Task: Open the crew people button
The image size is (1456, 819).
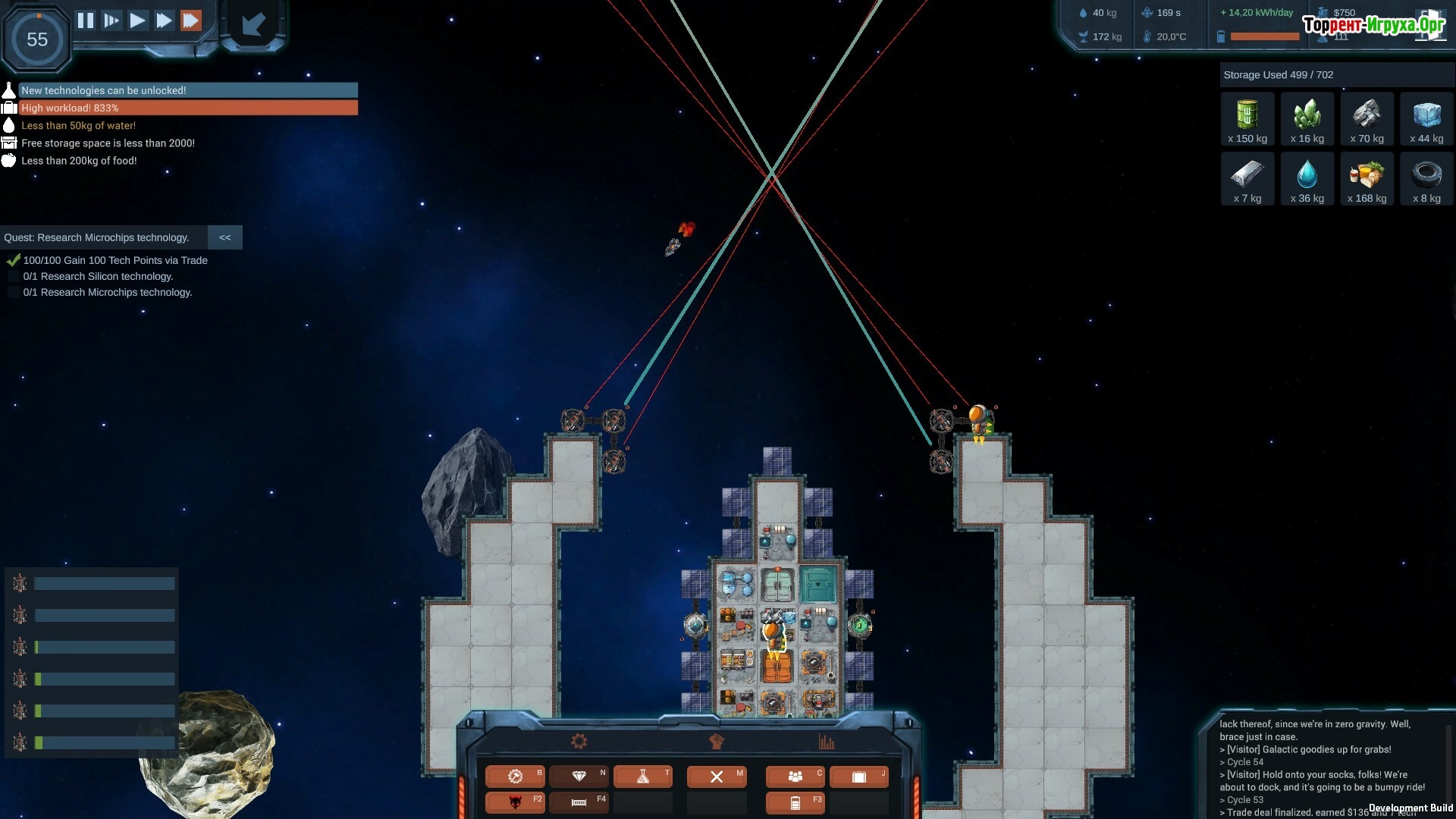Action: point(795,776)
